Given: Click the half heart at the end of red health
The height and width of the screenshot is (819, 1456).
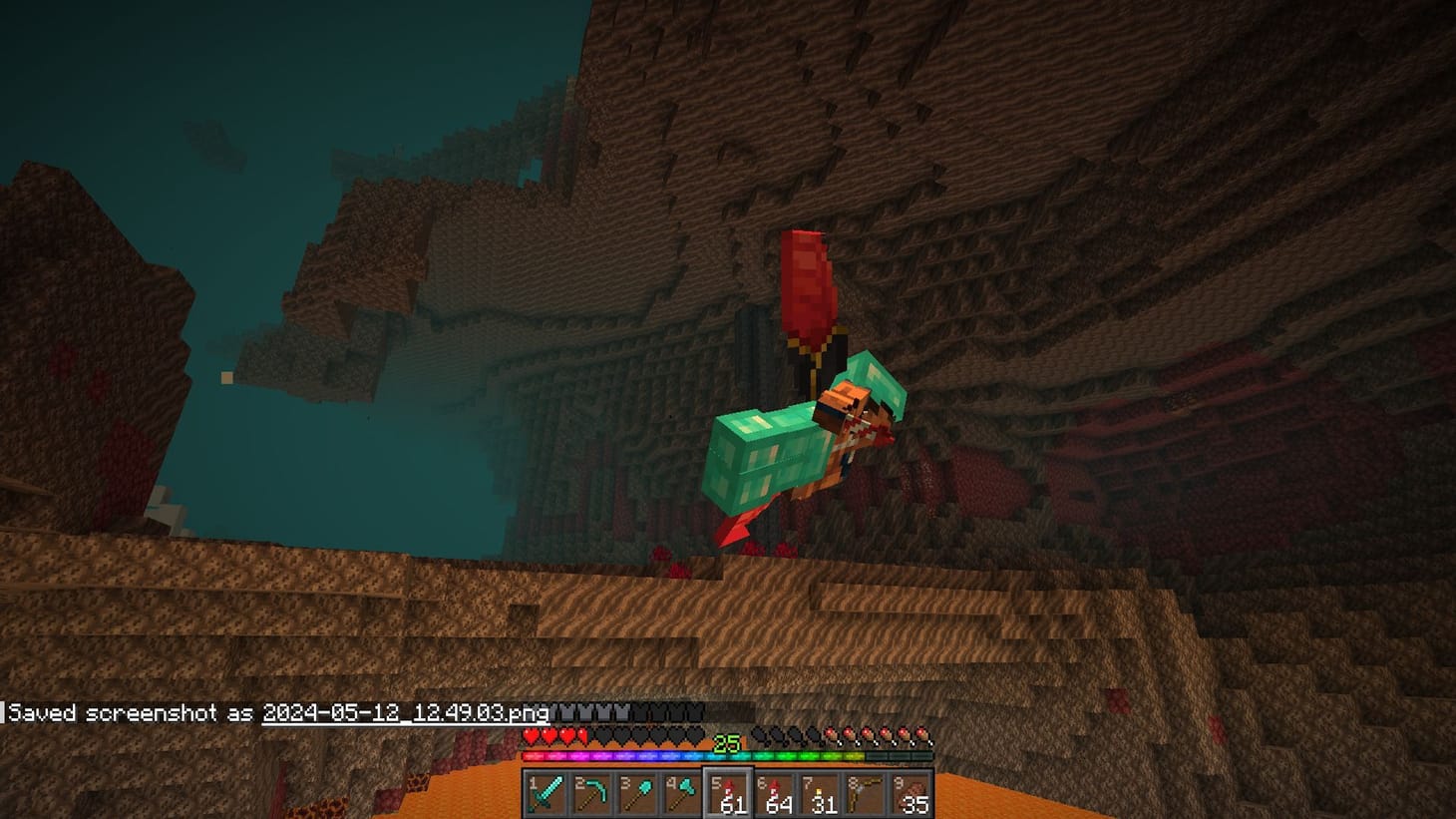Looking at the screenshot, I should pos(584,736).
